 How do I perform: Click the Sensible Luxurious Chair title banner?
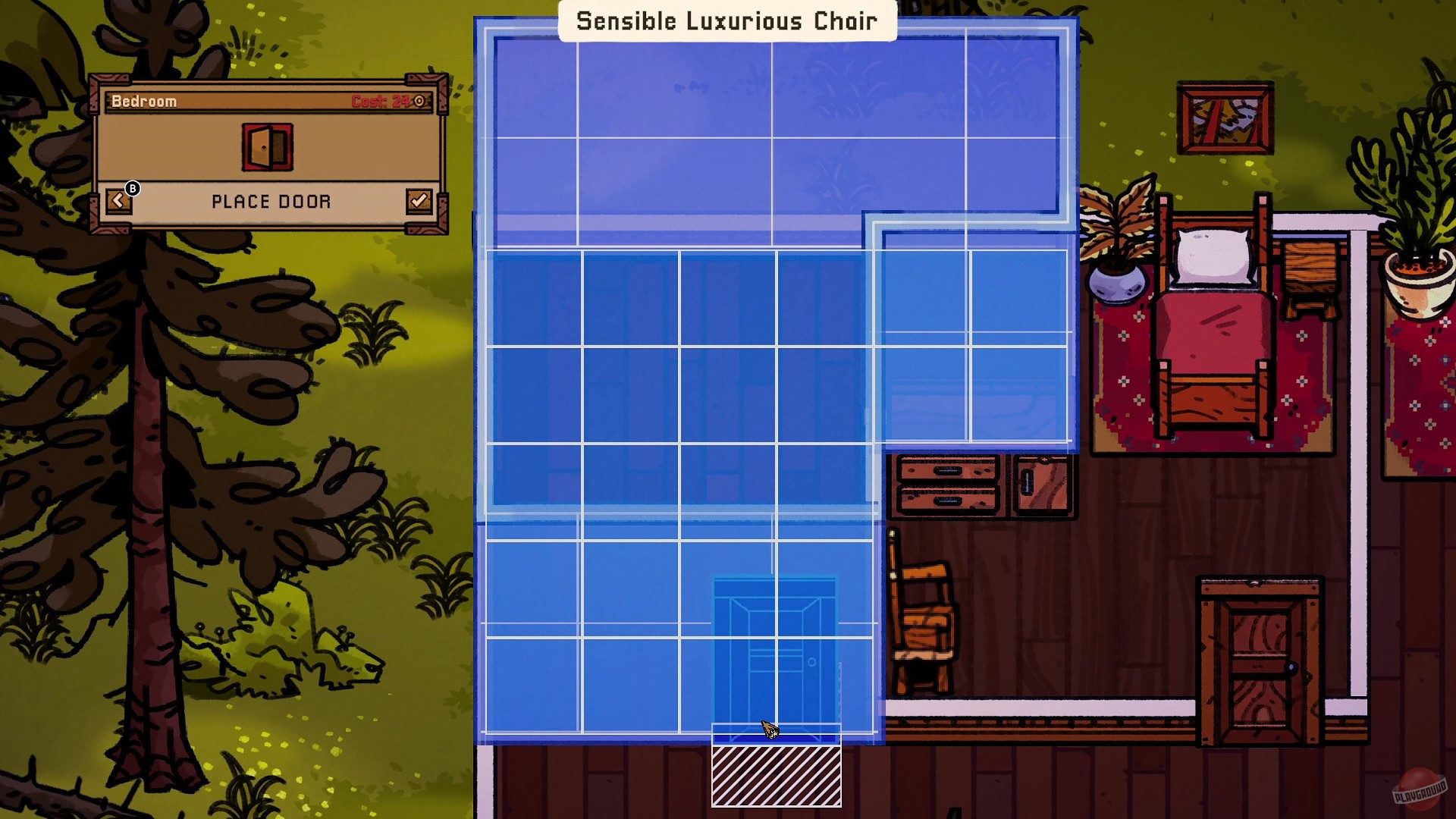click(726, 20)
